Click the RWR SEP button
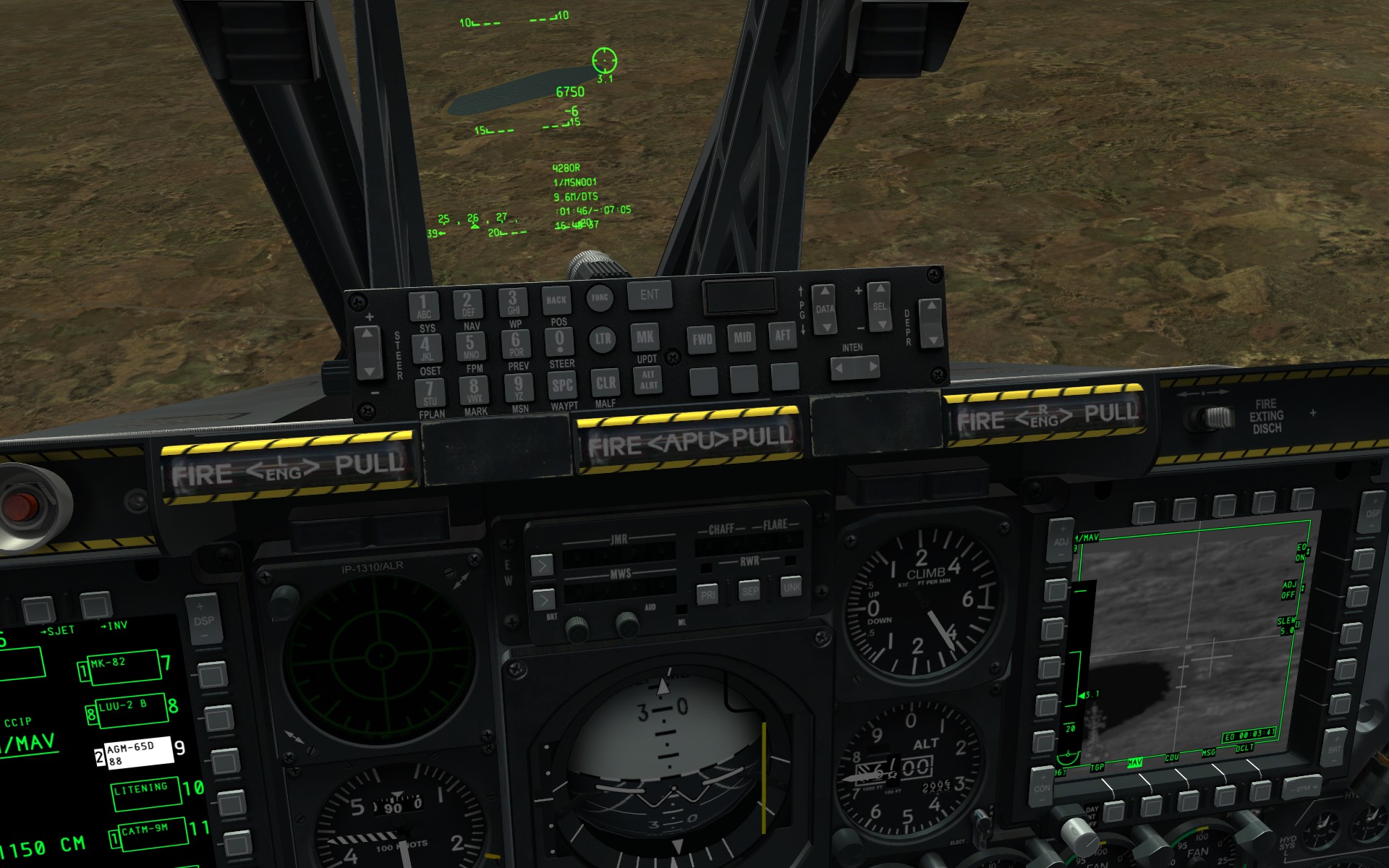This screenshot has width=1389, height=868. [x=750, y=591]
